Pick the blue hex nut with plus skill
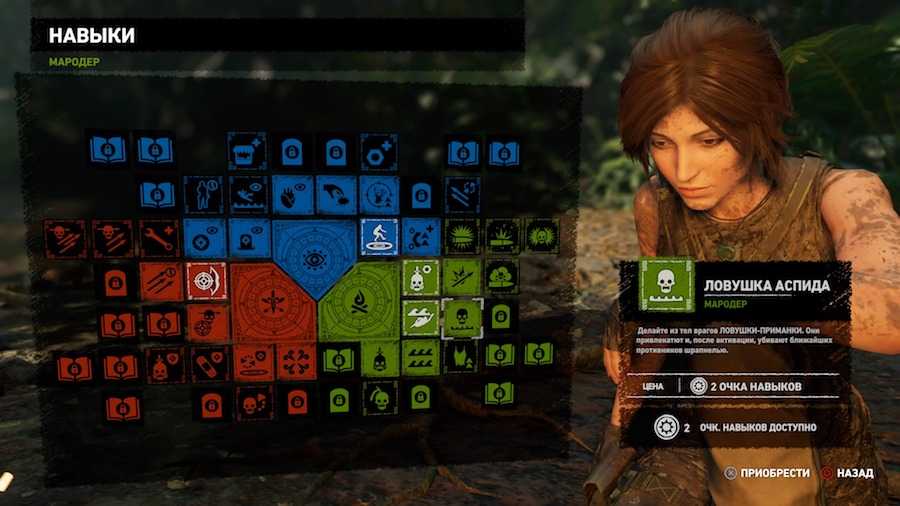The height and width of the screenshot is (506, 900). pos(379,150)
